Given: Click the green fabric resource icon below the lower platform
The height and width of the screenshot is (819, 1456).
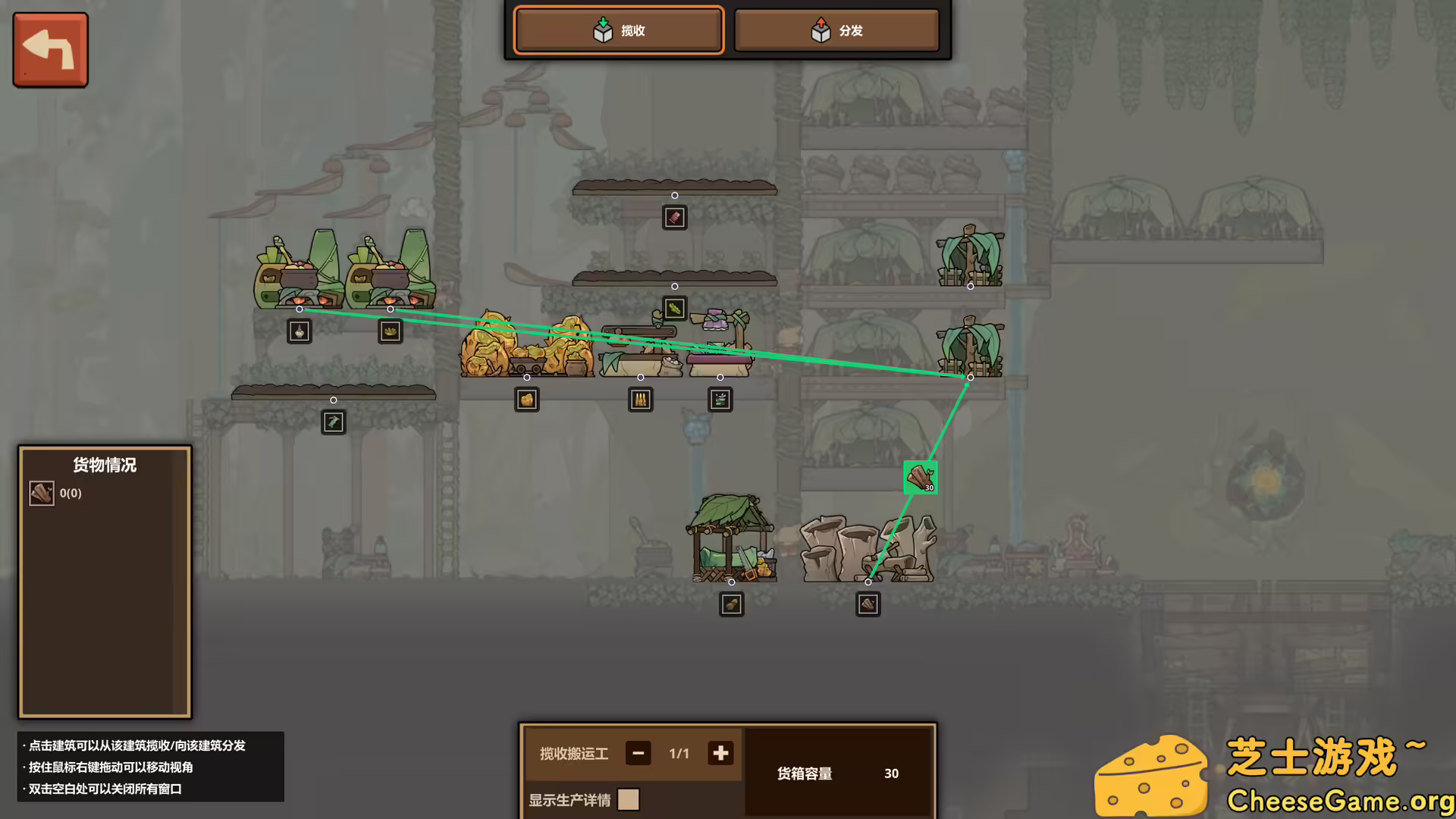Looking at the screenshot, I should point(334,422).
